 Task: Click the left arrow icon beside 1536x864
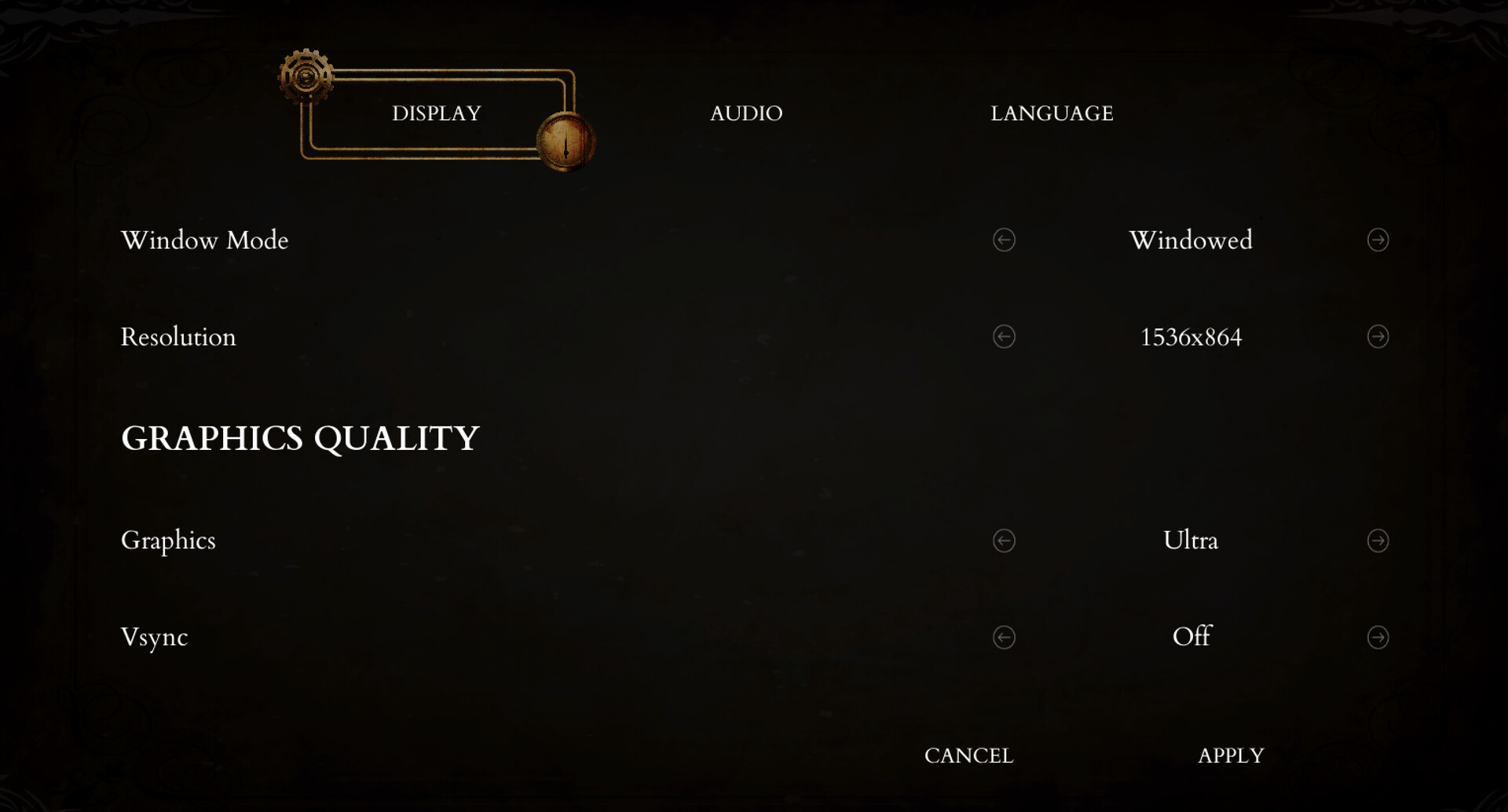pos(1004,337)
